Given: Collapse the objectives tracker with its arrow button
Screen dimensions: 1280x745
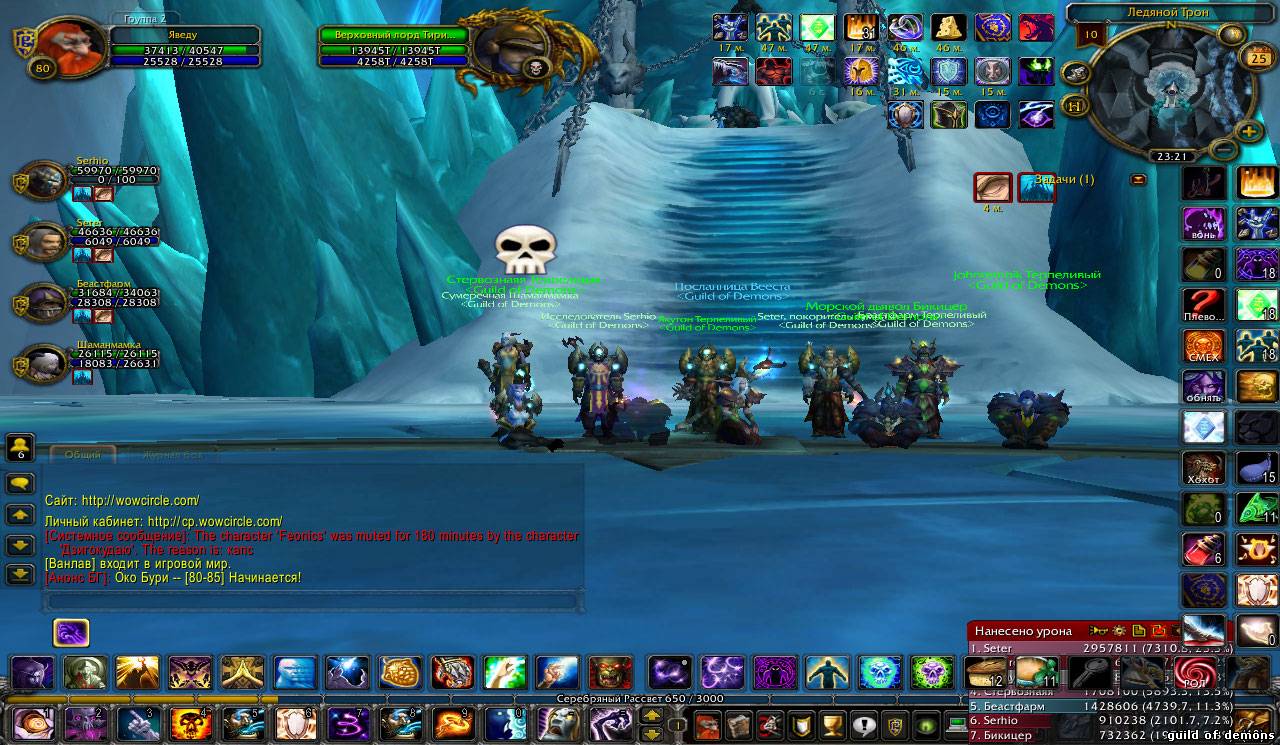Looking at the screenshot, I should click(x=1138, y=180).
